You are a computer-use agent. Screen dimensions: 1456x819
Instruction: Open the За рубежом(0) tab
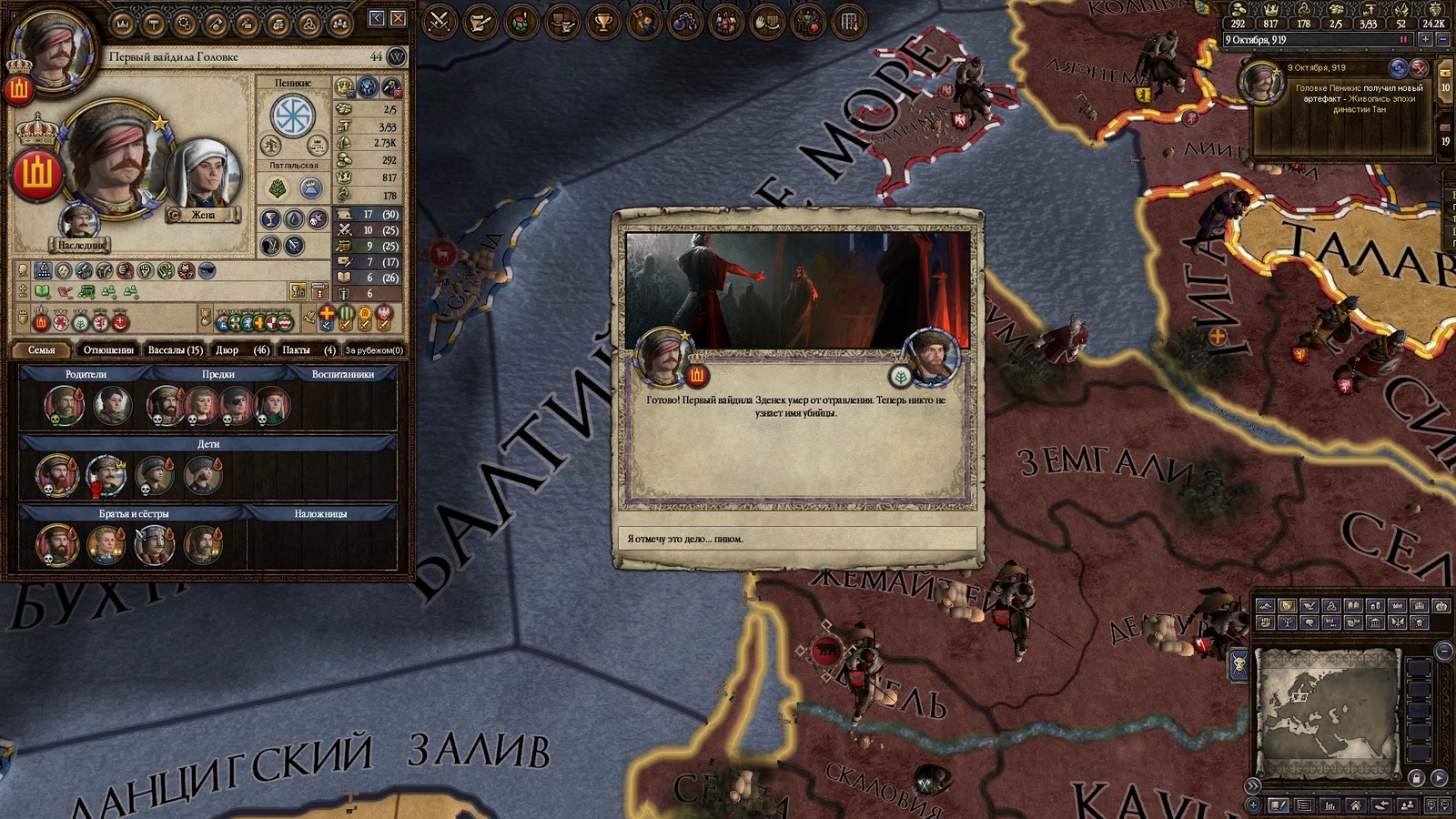point(374,349)
